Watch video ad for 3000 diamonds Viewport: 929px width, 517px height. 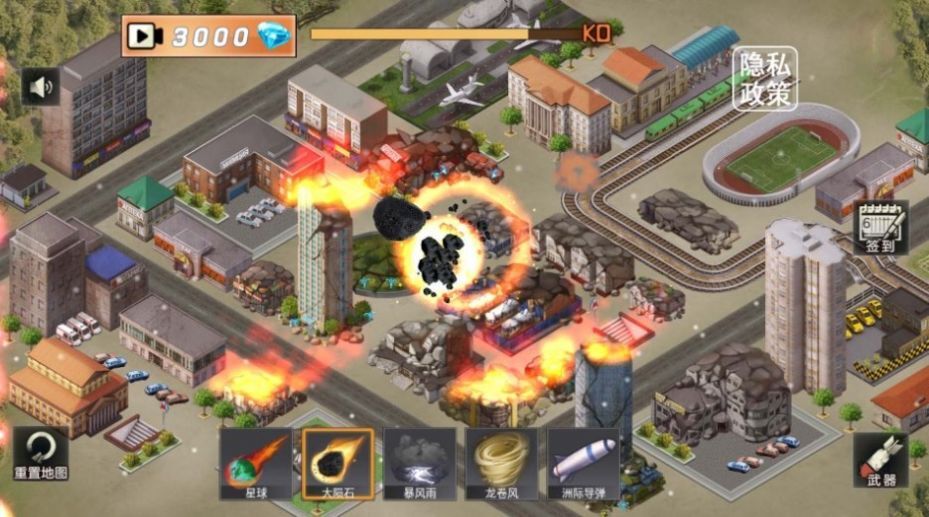pyautogui.click(x=209, y=36)
